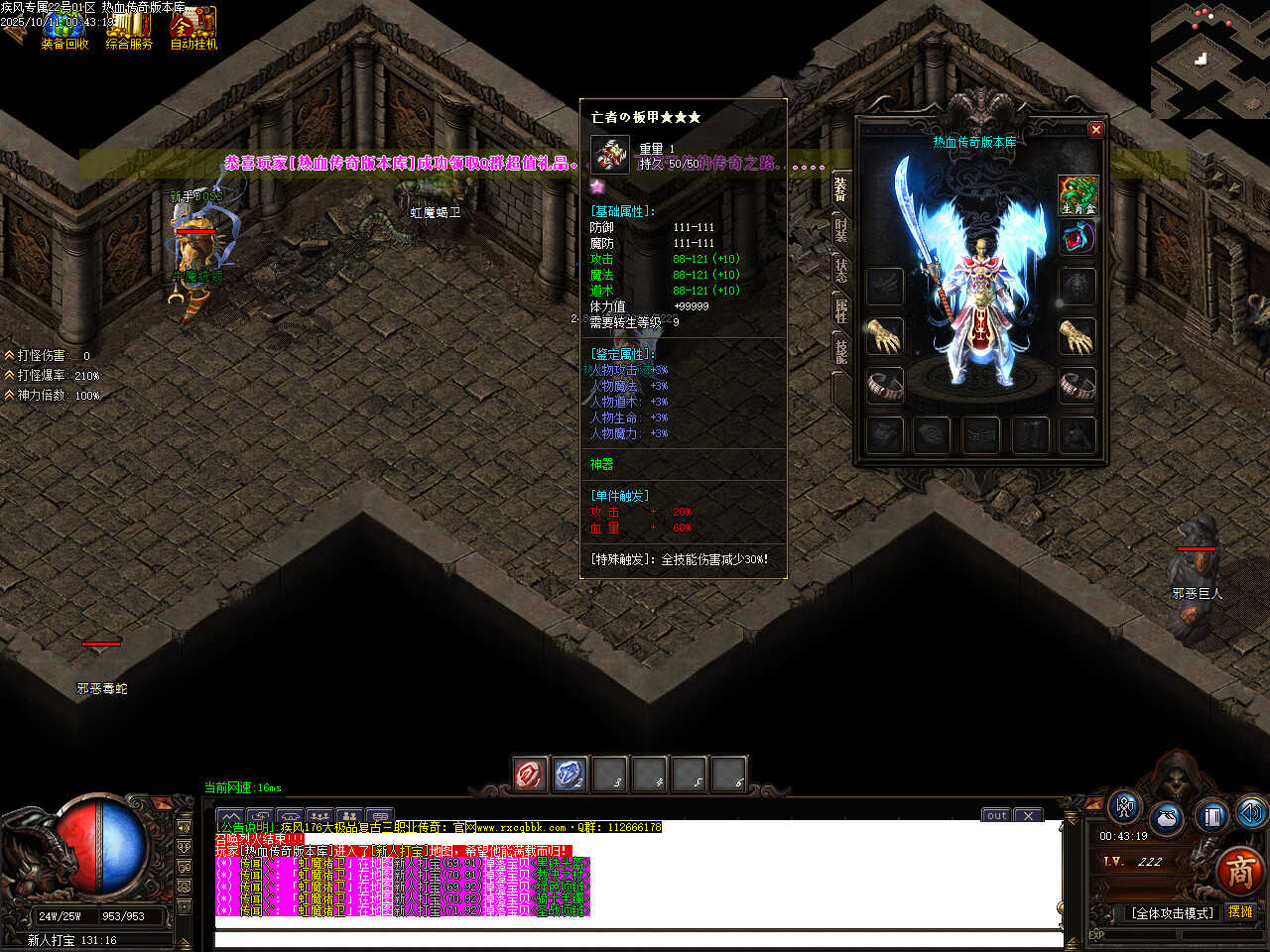Open the 综合服务 general services menu
This screenshot has height=952, width=1270.
(129, 29)
